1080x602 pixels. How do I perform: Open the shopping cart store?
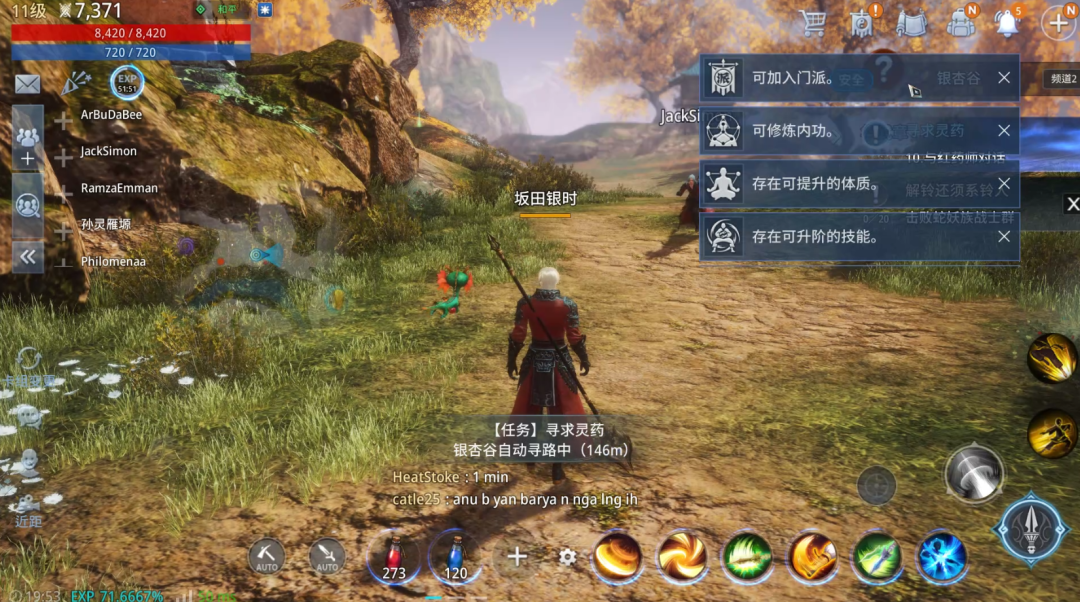813,22
